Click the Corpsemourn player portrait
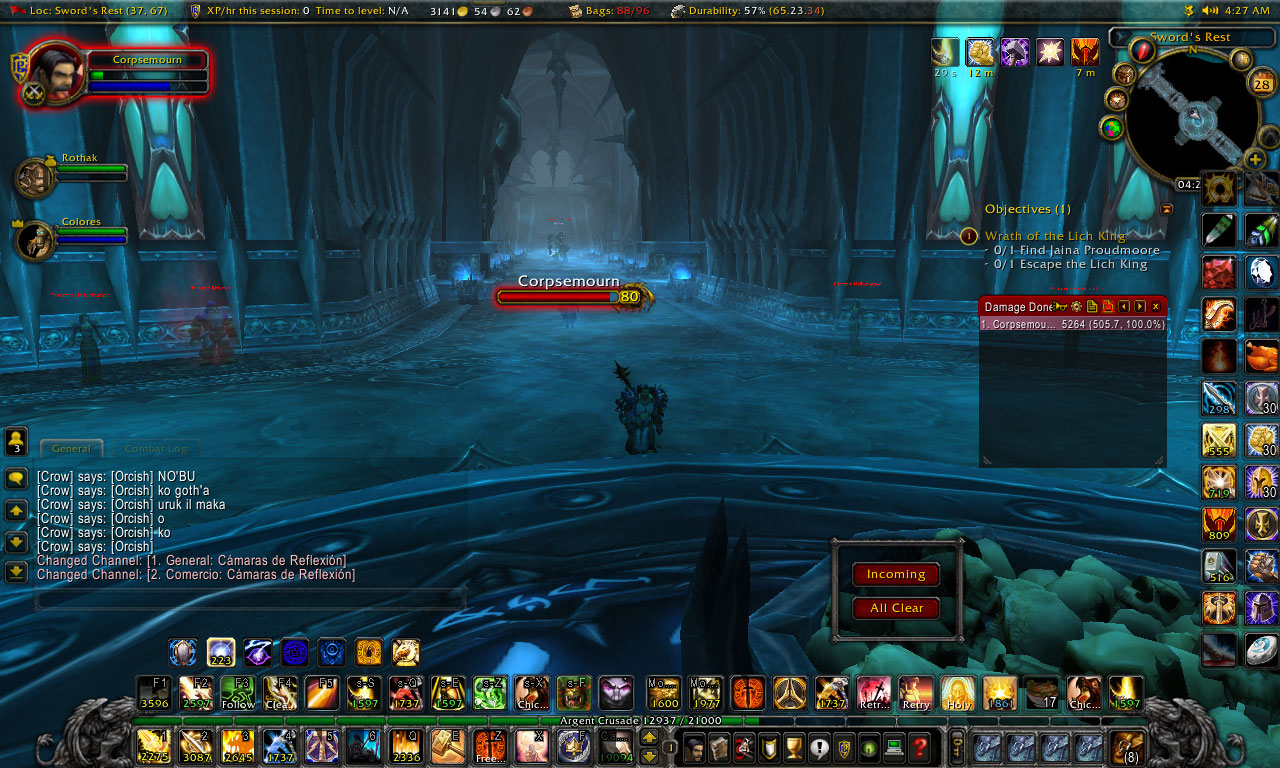Screen dimensions: 1280x768 pyautogui.click(x=56, y=71)
